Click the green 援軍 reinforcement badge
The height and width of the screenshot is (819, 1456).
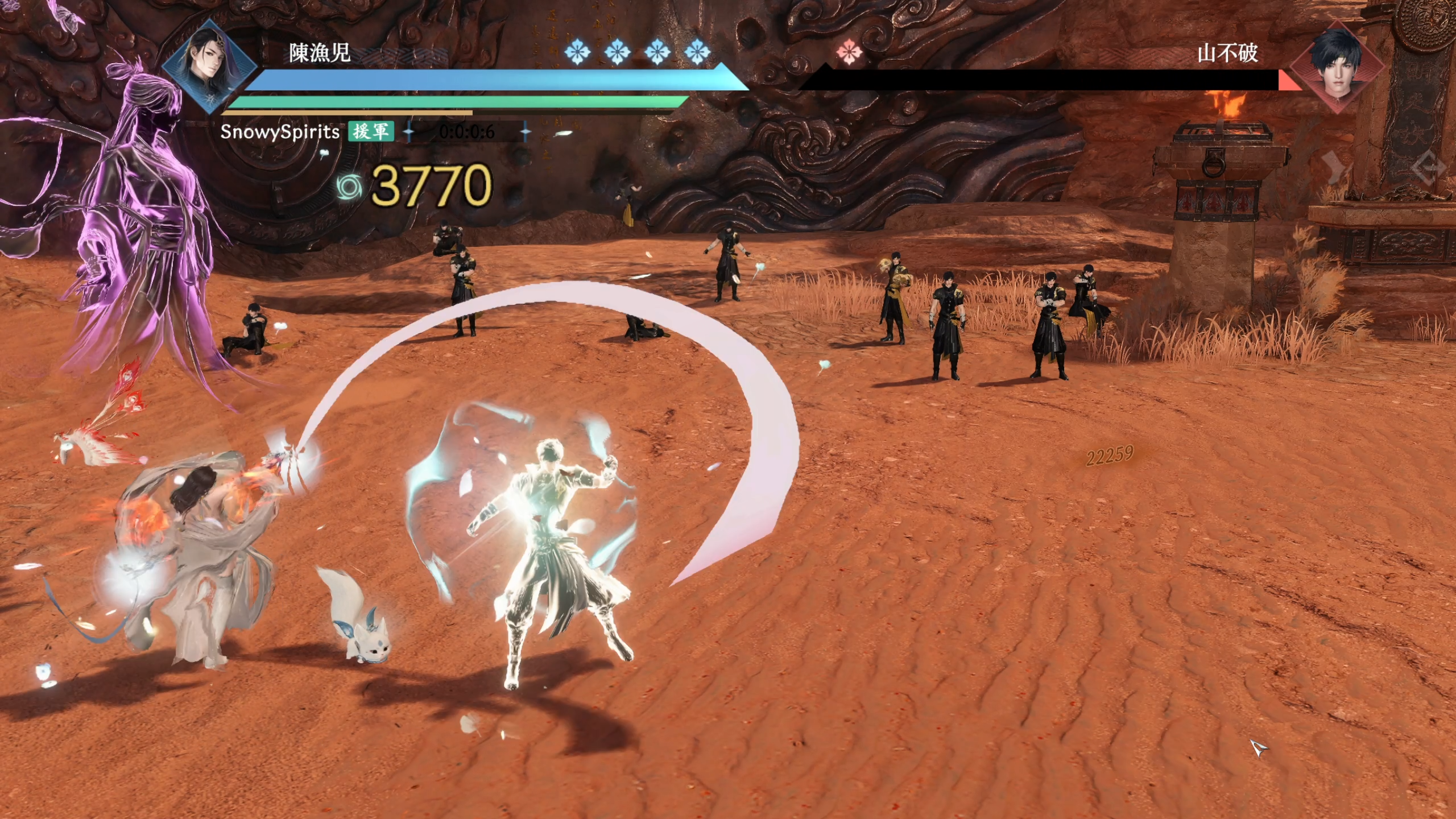coord(371,131)
